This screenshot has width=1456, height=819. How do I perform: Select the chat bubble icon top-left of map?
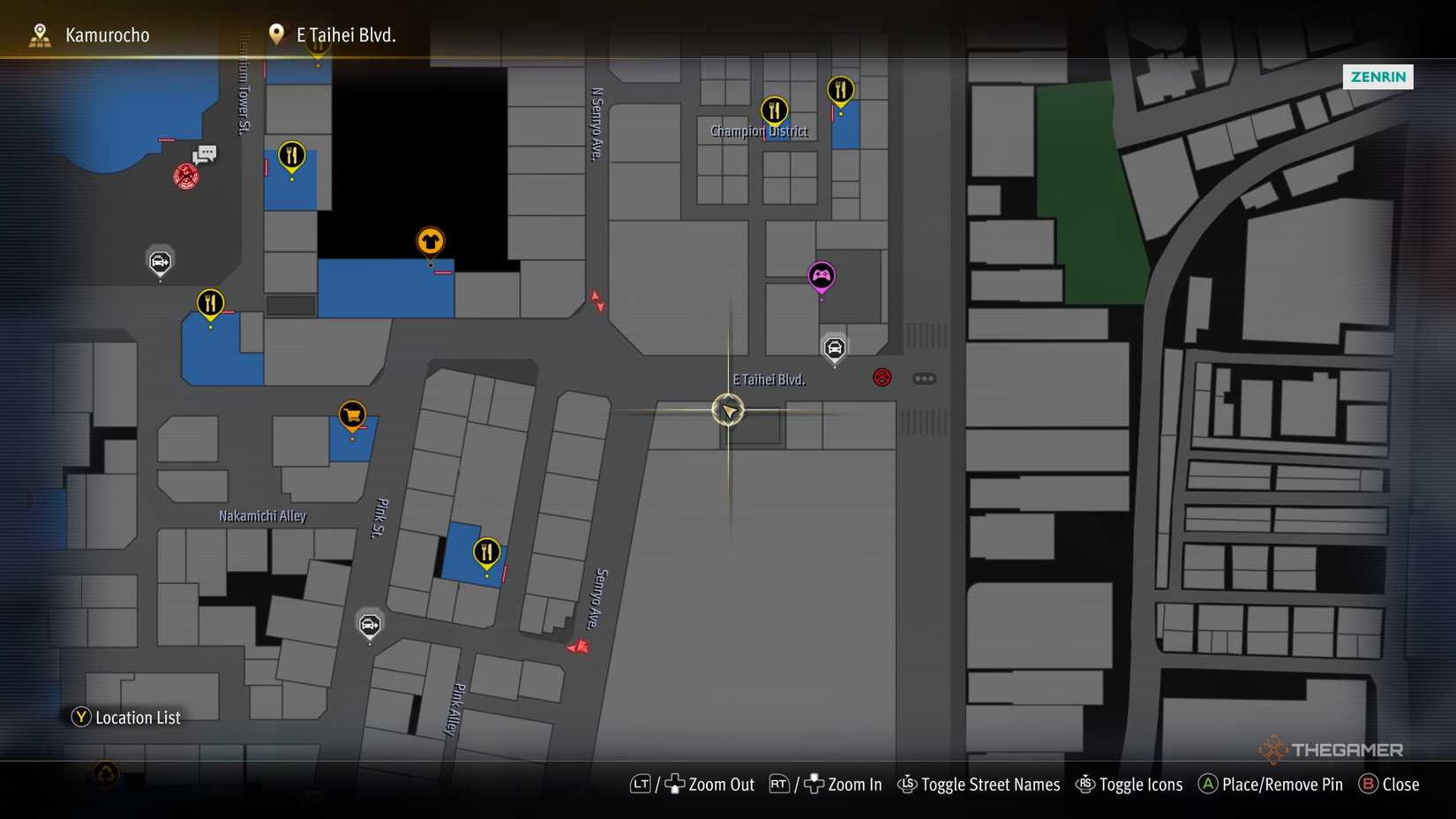pos(206,154)
